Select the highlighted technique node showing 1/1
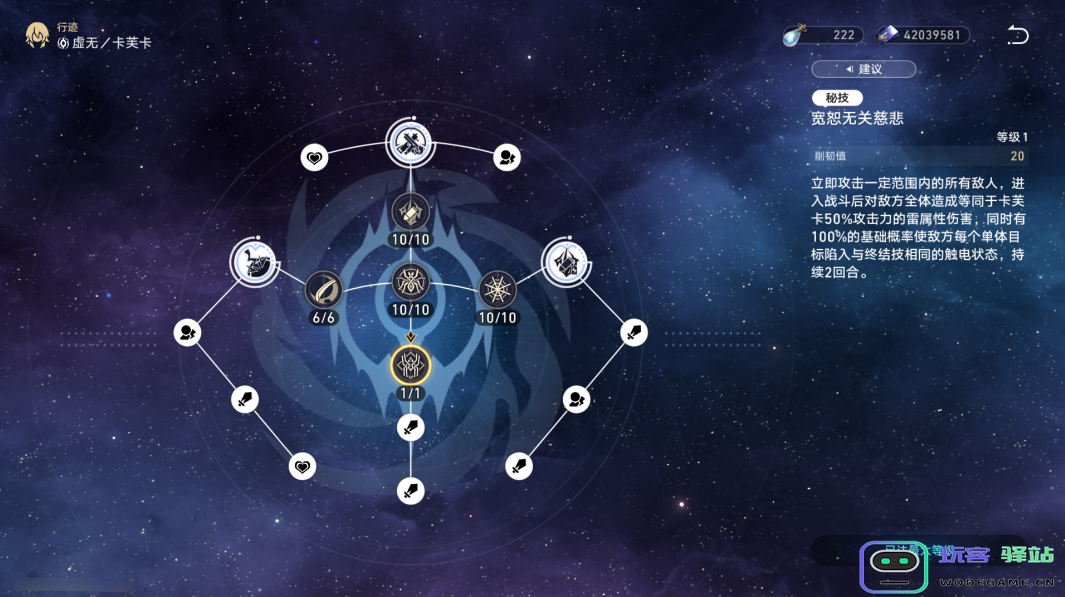This screenshot has height=597, width=1065. [410, 365]
